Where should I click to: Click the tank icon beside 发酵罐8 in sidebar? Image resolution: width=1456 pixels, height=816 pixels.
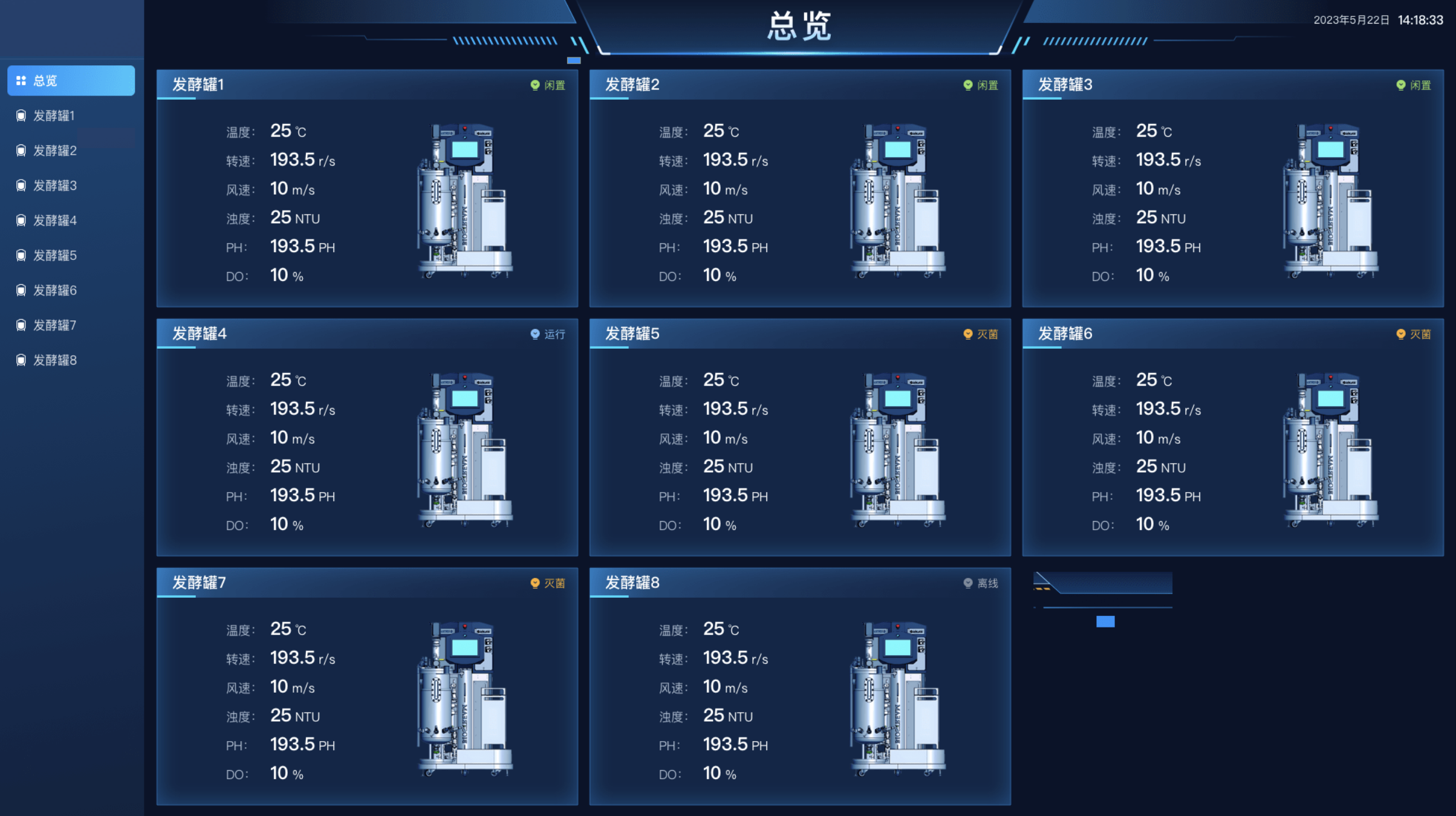[x=20, y=360]
